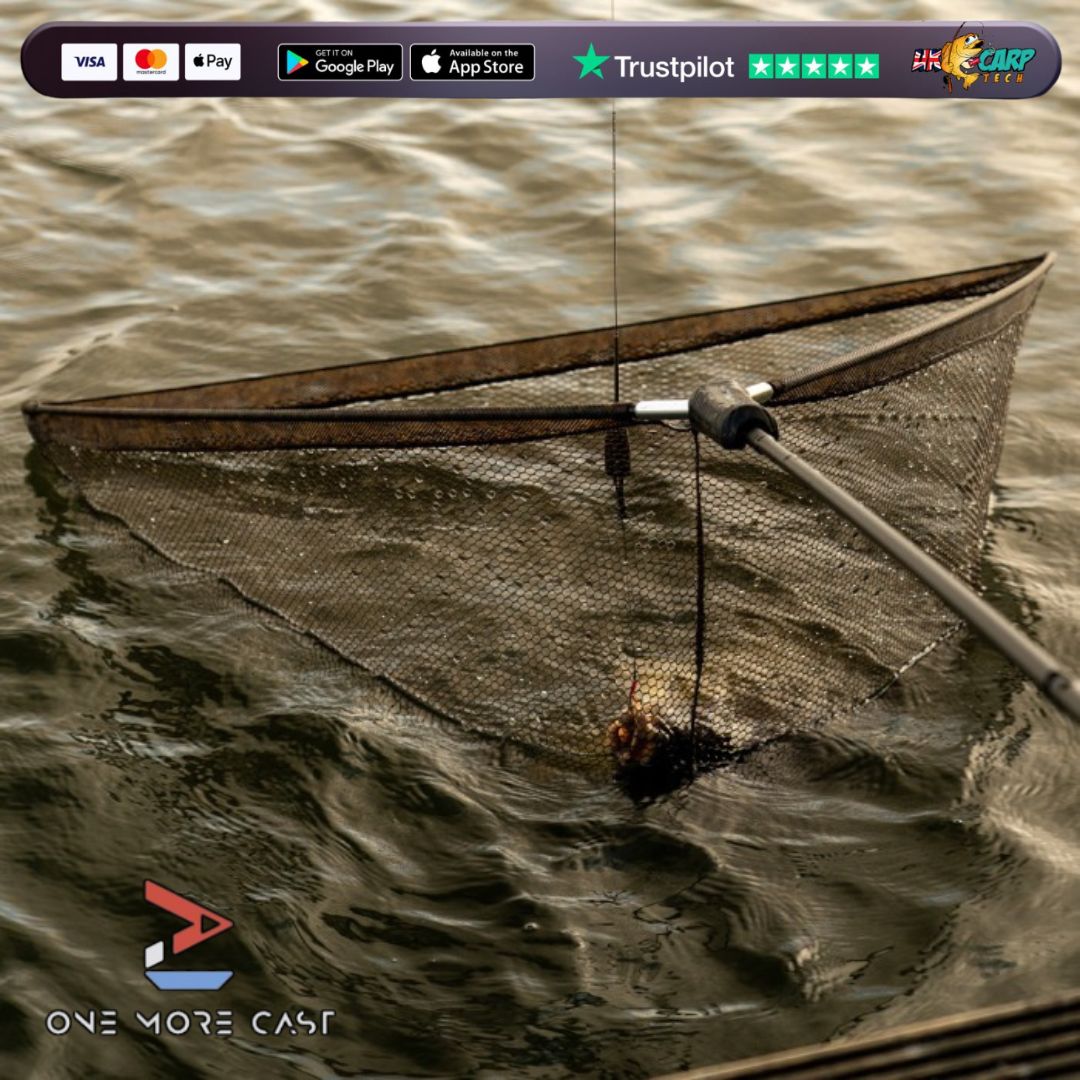Open the Trustpilot rating link
1080x1080 pixels.
[726, 66]
